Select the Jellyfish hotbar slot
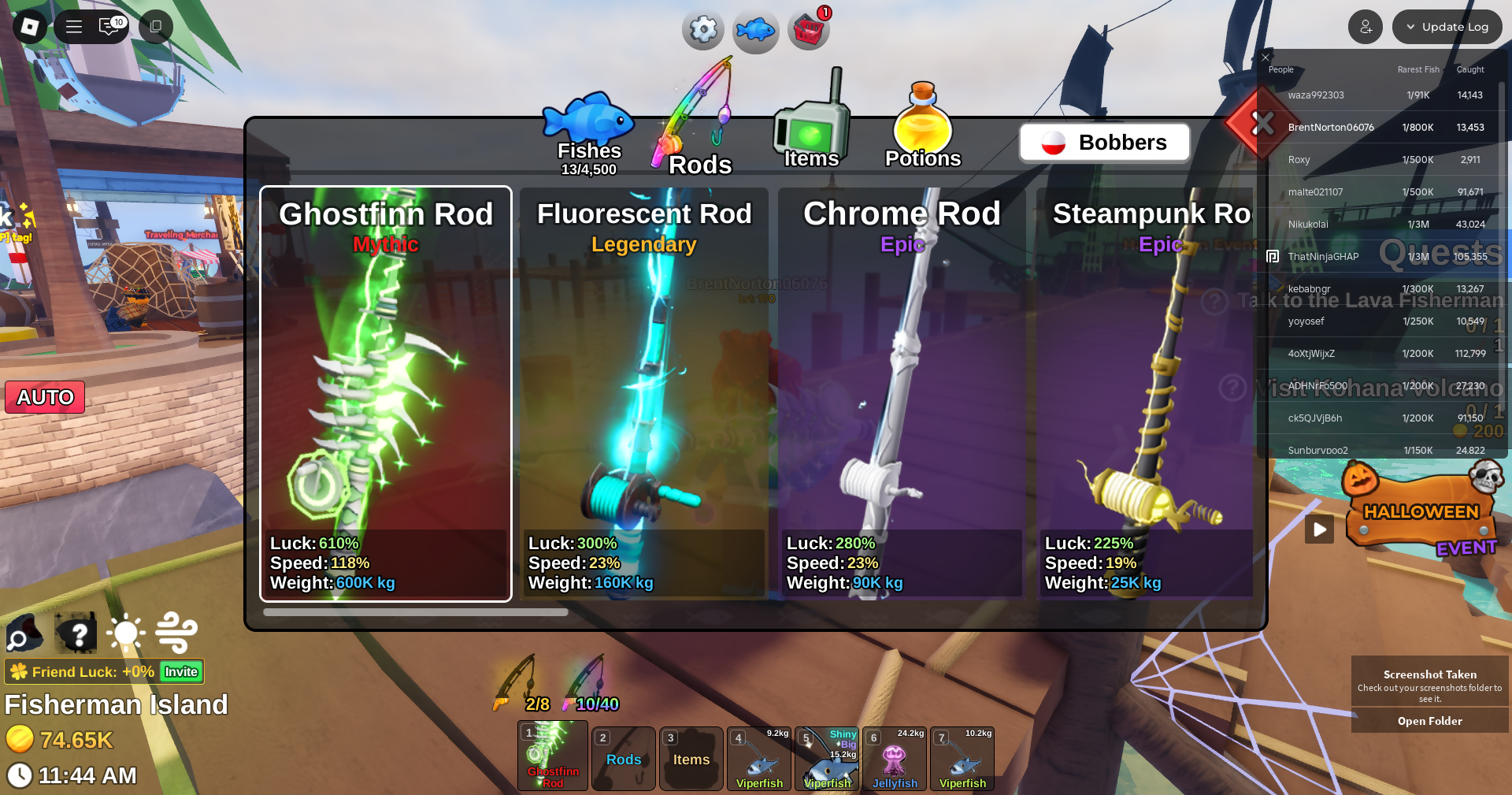The width and height of the screenshot is (1512, 795). click(895, 759)
